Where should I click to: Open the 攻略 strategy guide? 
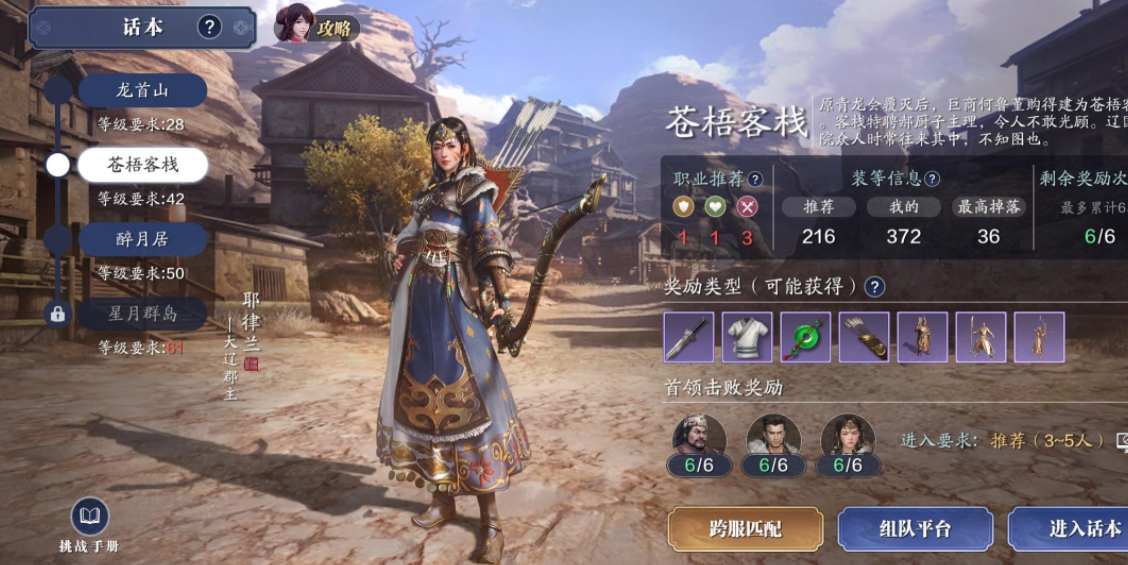pos(316,27)
